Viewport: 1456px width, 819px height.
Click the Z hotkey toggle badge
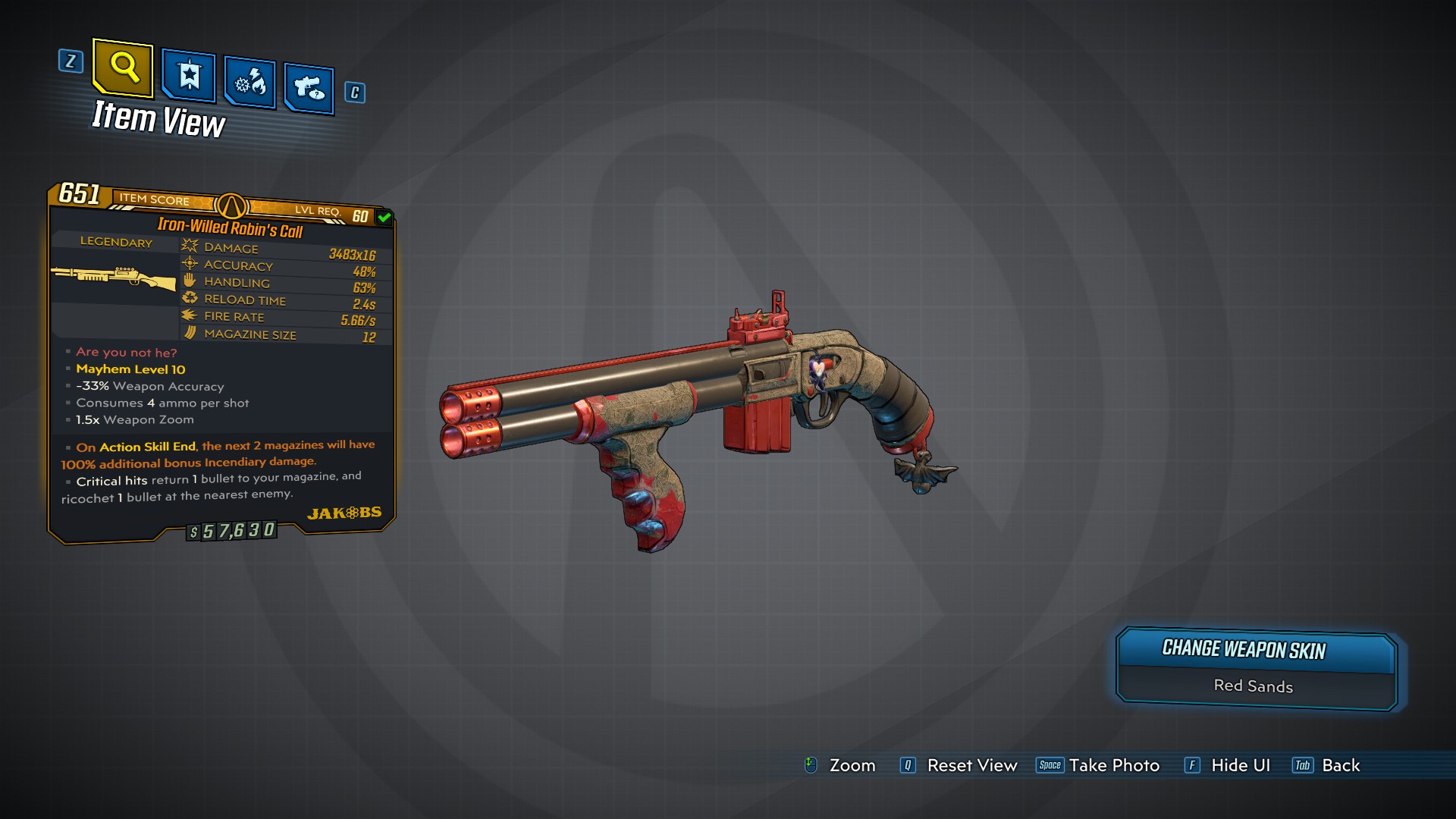tap(71, 62)
